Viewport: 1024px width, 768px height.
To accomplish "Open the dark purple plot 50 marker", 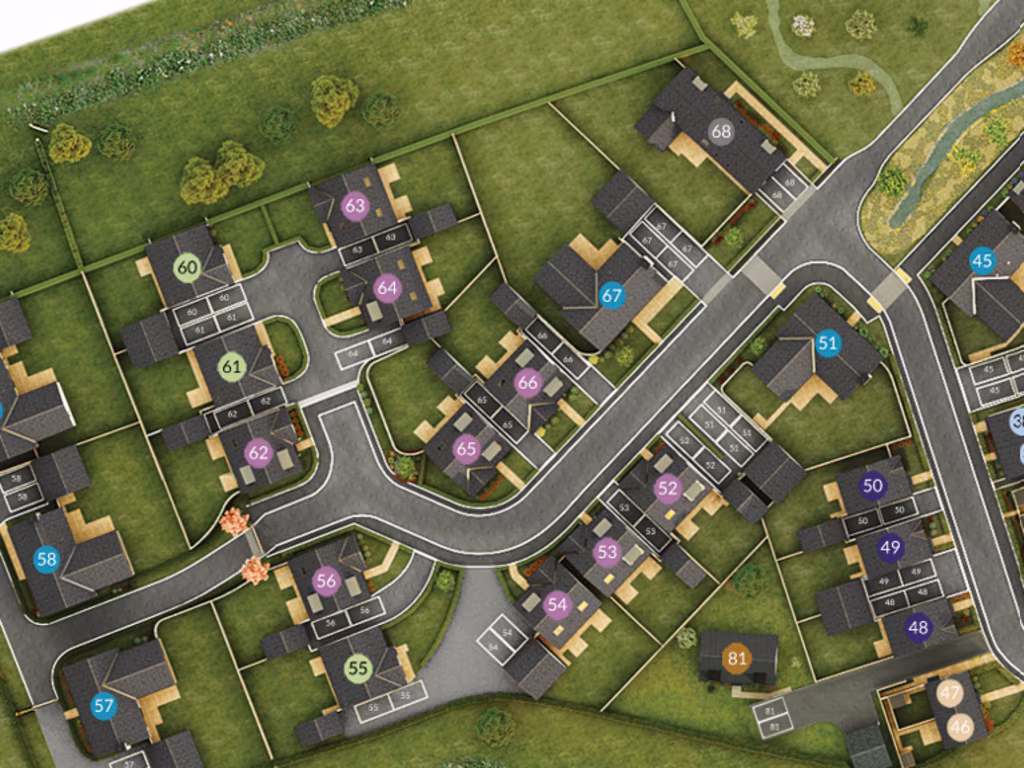I will click(x=873, y=486).
